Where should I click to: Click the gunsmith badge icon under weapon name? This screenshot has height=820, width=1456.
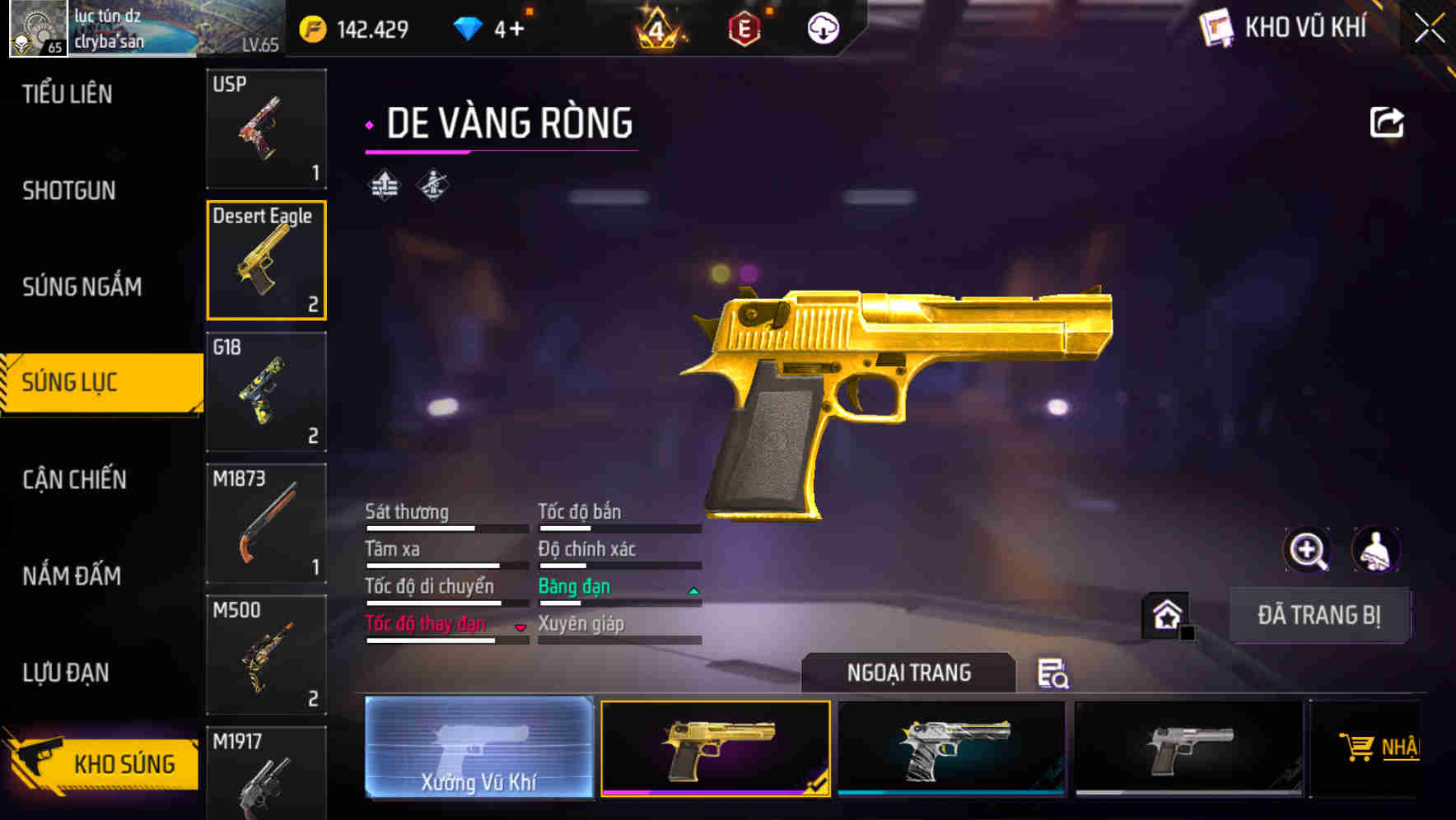point(432,184)
